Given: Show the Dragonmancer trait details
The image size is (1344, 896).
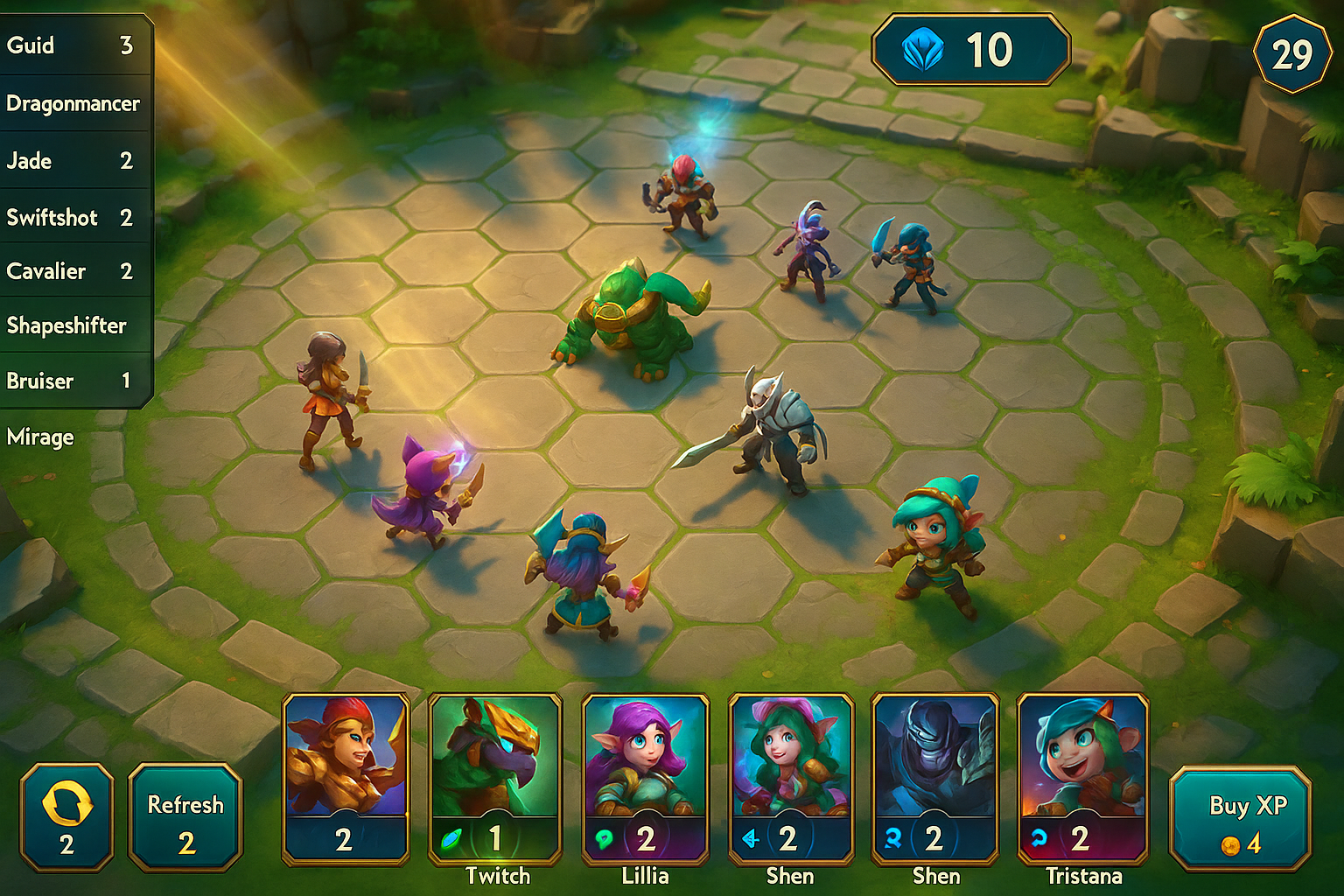Looking at the screenshot, I should coord(73,103).
